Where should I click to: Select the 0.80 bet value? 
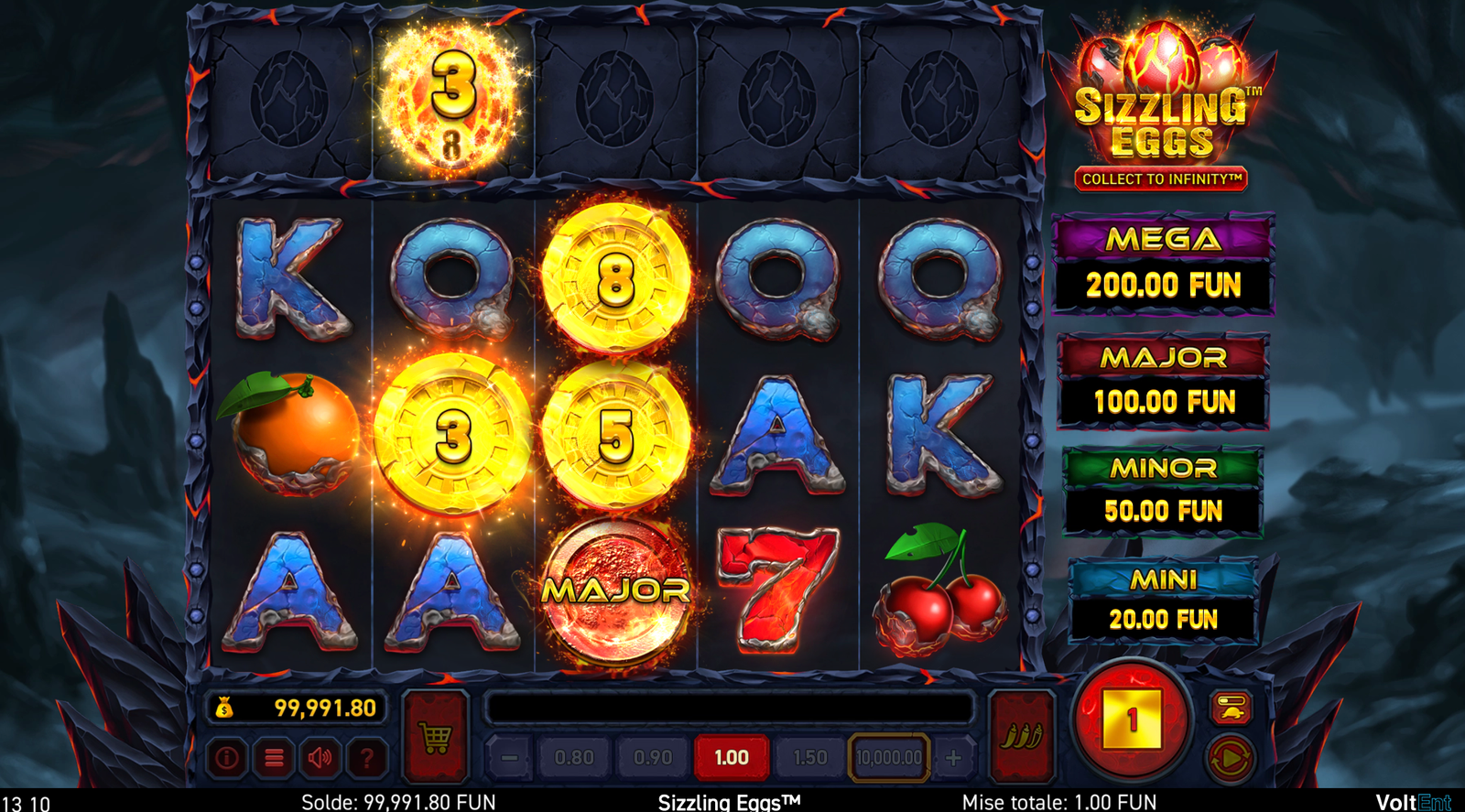(574, 758)
